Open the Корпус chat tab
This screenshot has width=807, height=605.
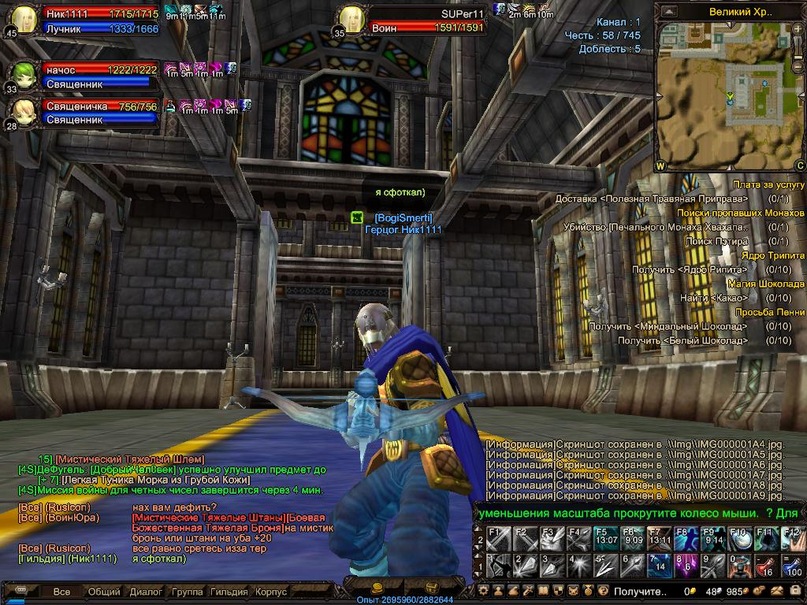[270, 591]
